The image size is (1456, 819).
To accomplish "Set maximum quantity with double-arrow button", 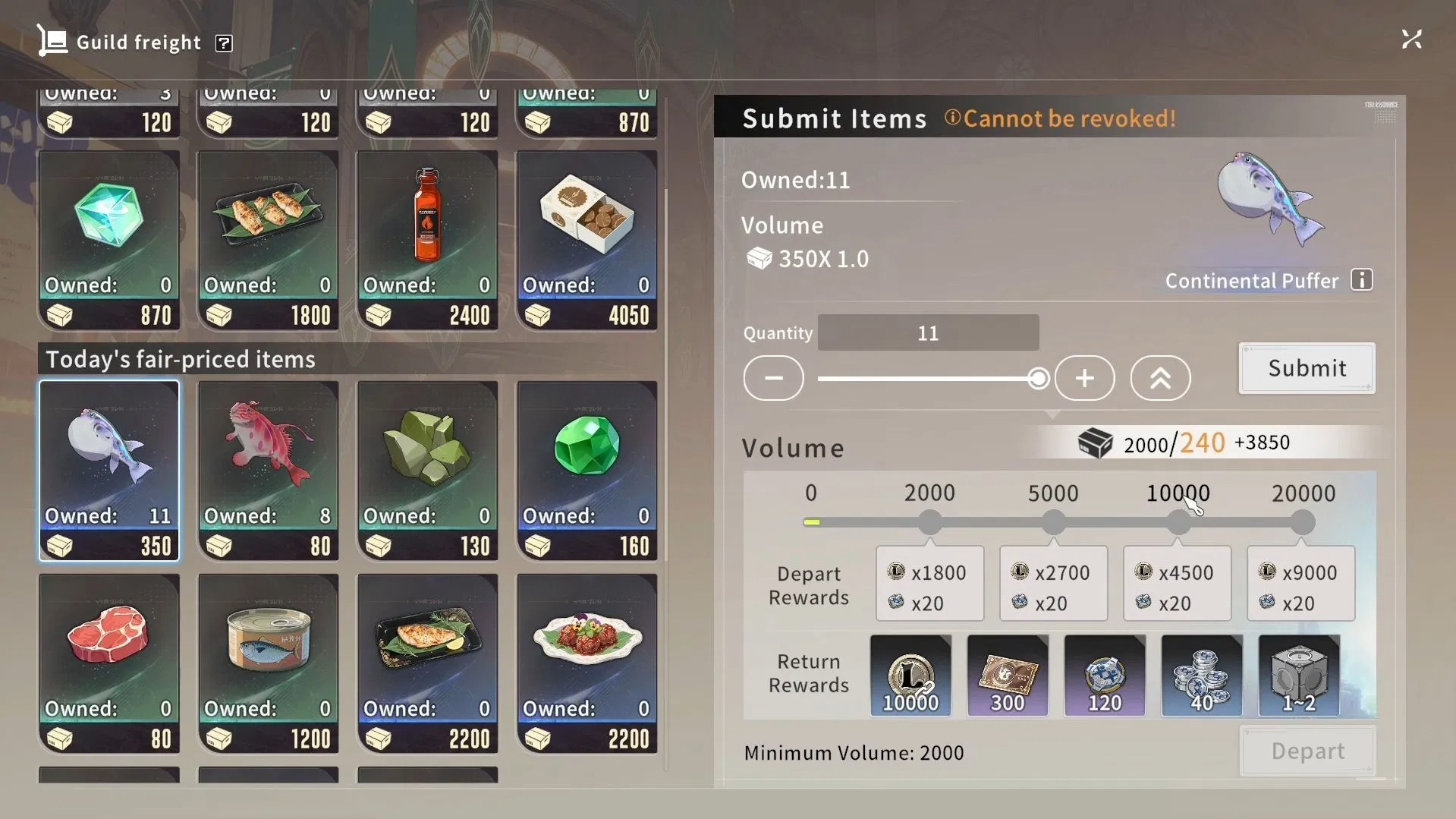I will click(1160, 378).
